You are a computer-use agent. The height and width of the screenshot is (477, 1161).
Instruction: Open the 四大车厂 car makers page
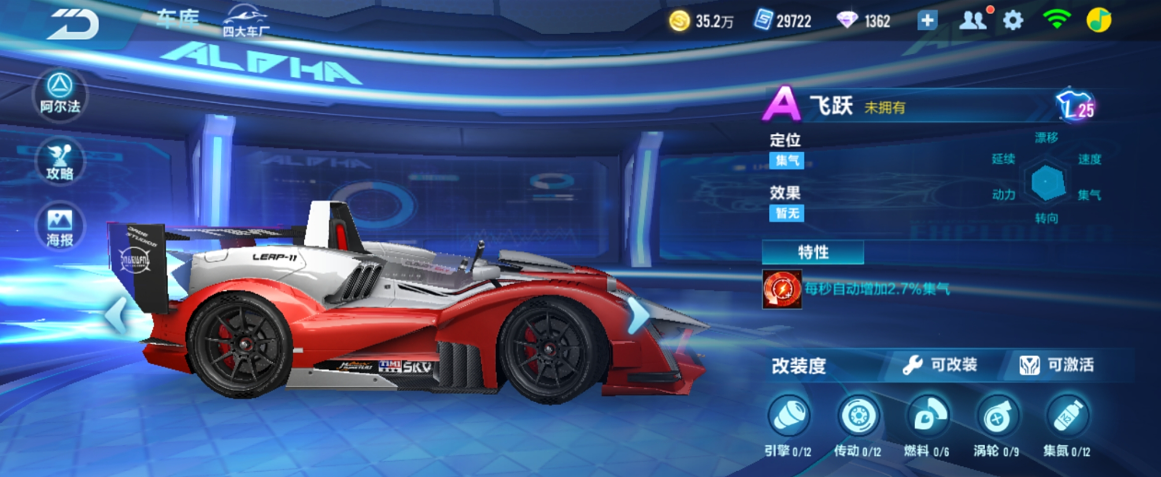click(246, 20)
